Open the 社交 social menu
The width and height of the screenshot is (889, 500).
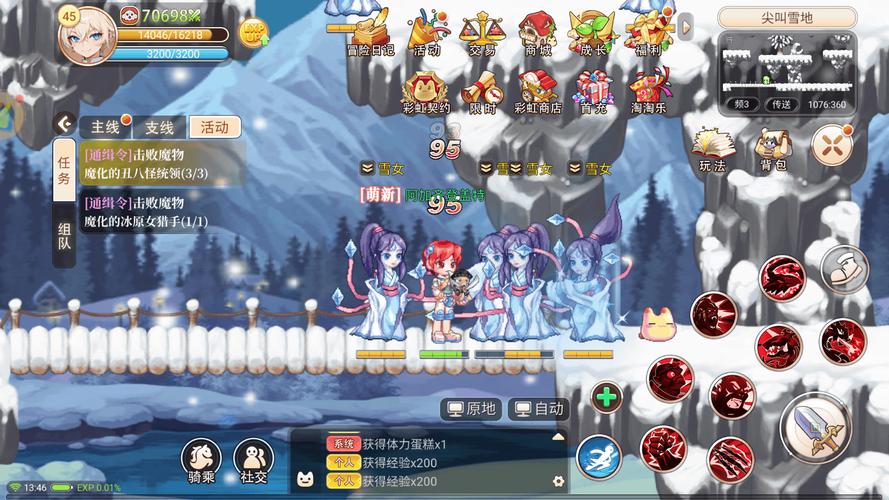(x=253, y=462)
